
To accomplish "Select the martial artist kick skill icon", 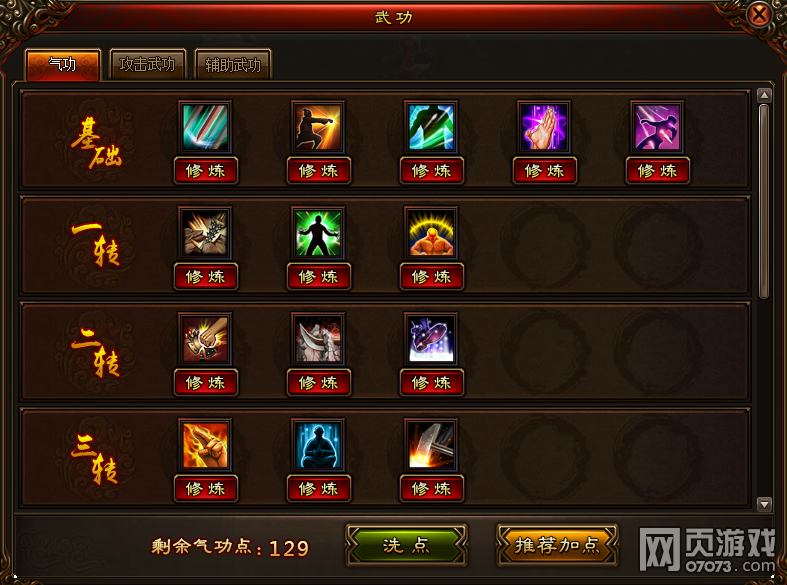I will 319,127.
